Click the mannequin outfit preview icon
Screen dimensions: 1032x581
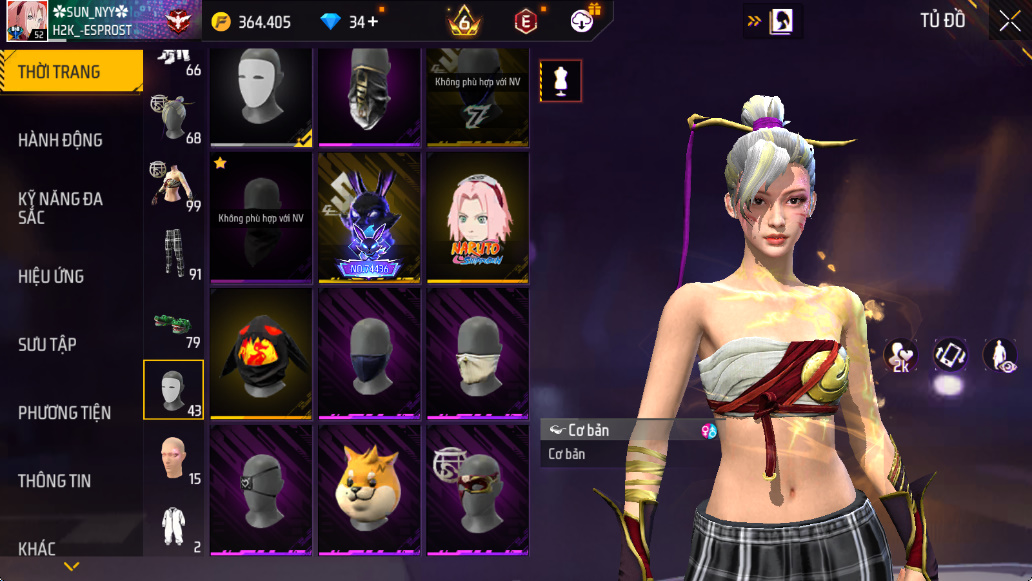(561, 81)
